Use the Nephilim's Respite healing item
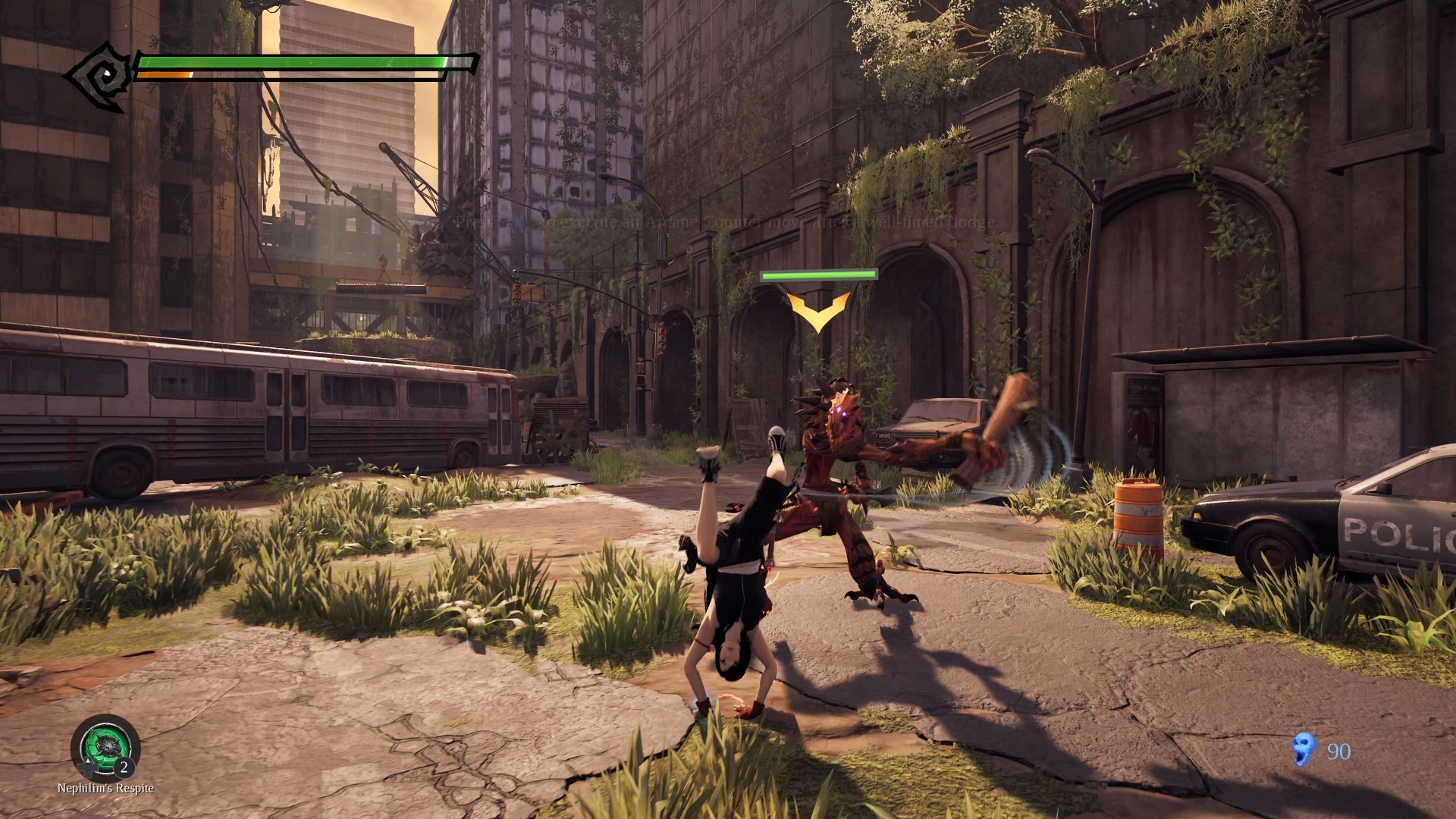 (x=105, y=748)
